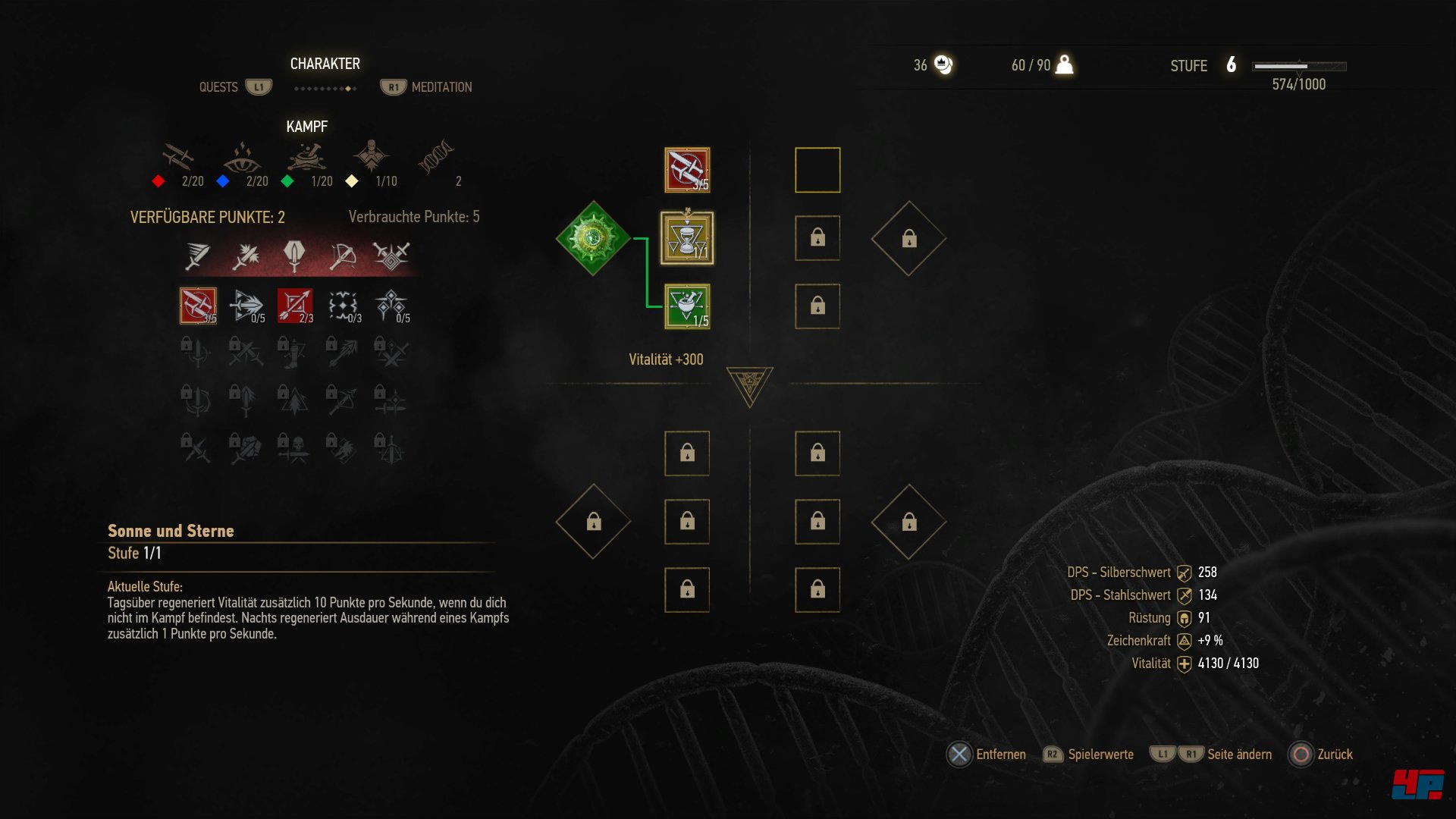
Task: Click the empty skill slot top right
Action: (817, 170)
